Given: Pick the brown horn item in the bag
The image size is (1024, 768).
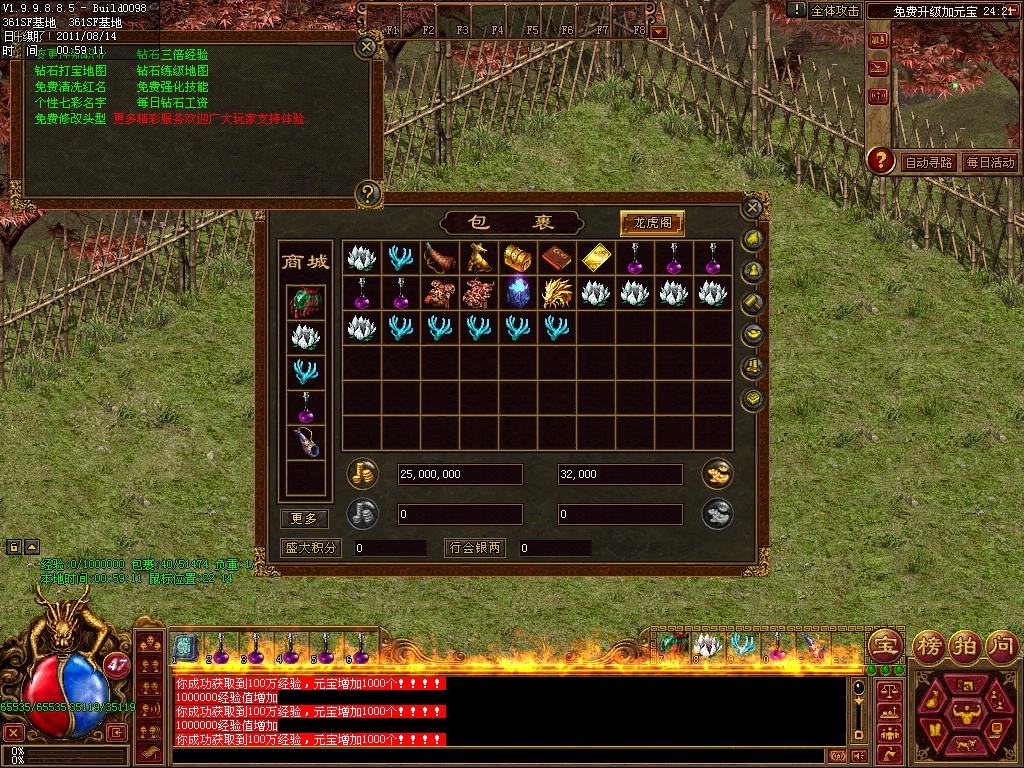Looking at the screenshot, I should click(439, 257).
